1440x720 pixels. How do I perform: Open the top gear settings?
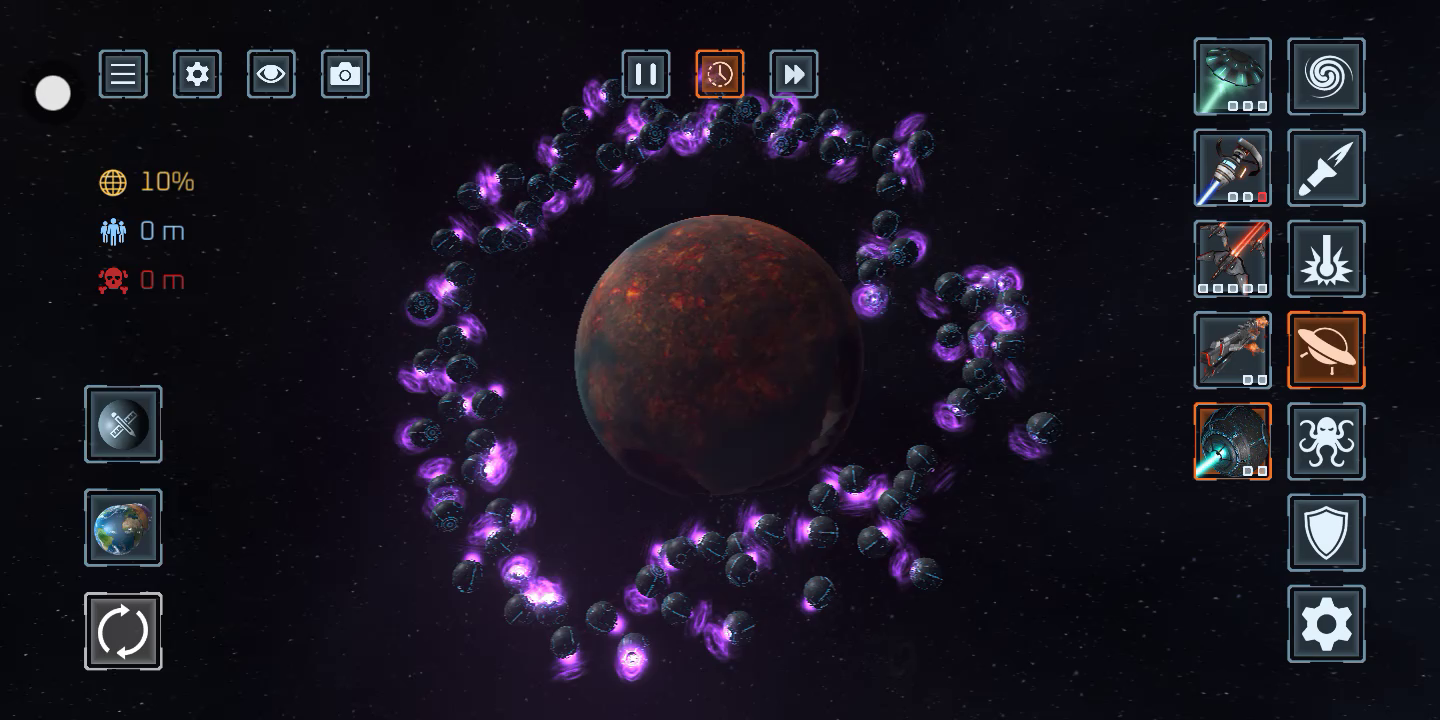pos(197,74)
